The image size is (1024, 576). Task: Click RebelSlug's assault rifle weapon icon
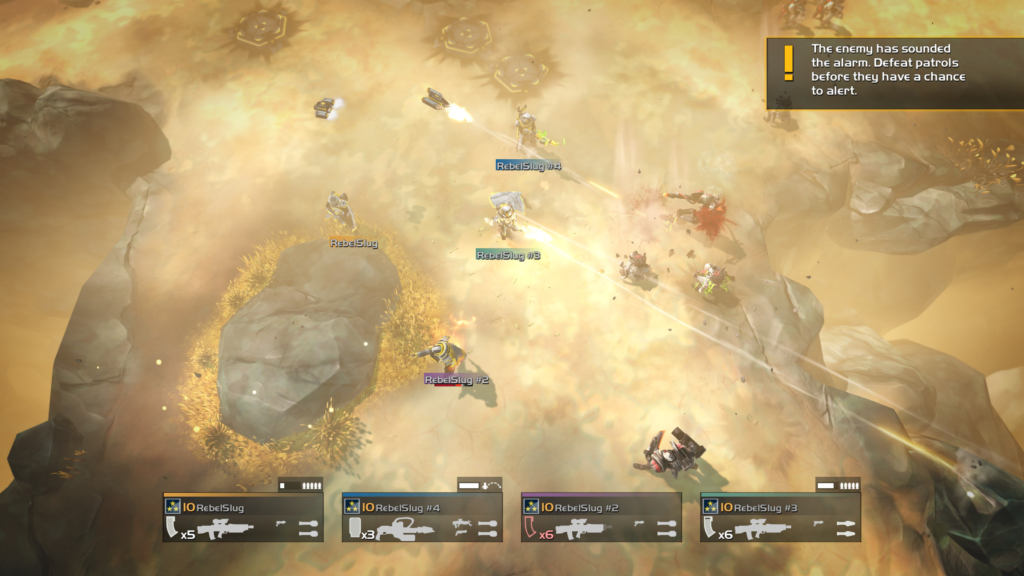tap(226, 529)
